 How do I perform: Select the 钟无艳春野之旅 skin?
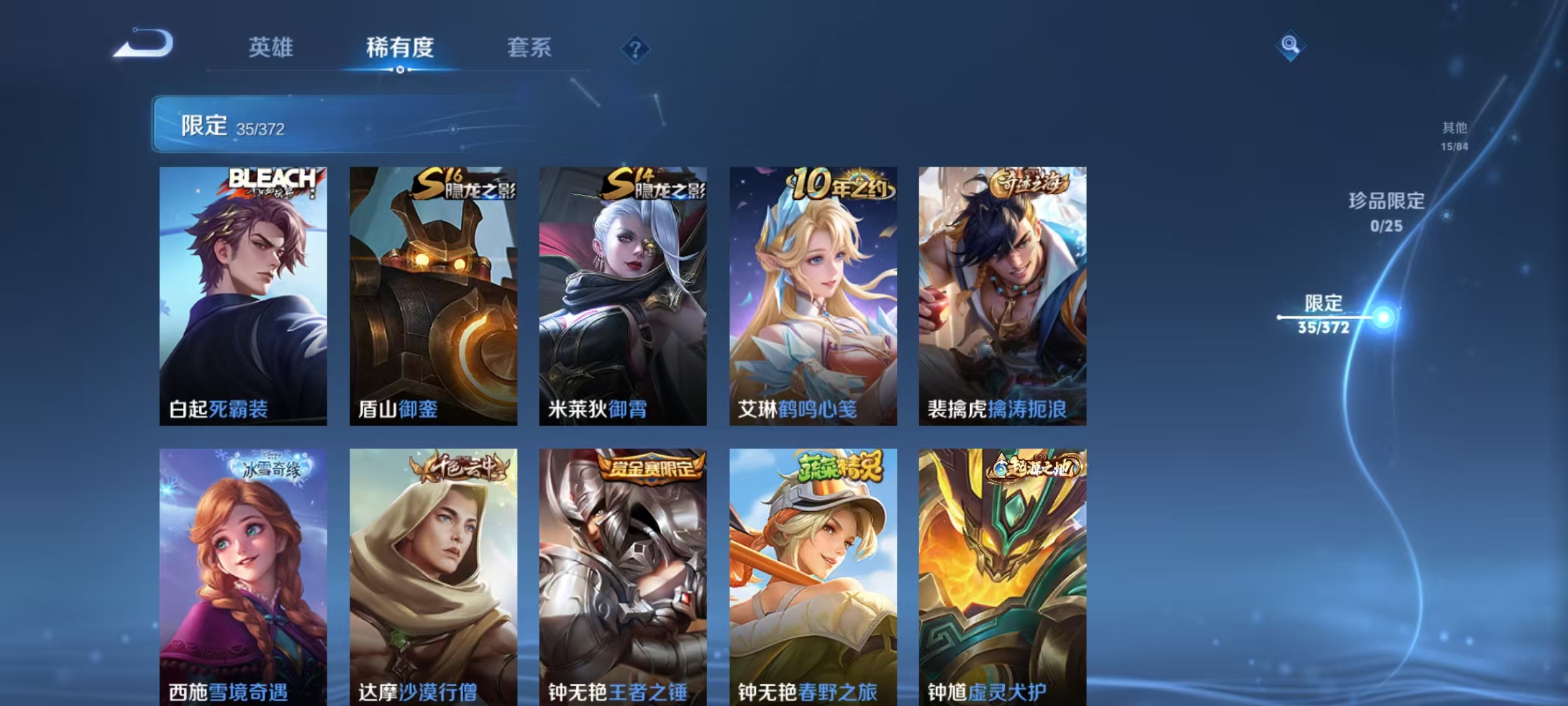click(813, 575)
